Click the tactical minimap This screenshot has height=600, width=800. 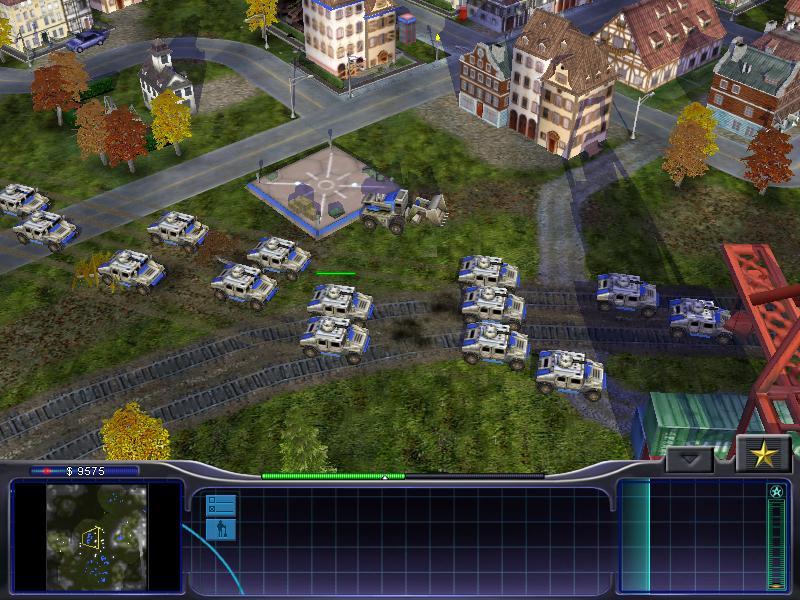coord(96,535)
